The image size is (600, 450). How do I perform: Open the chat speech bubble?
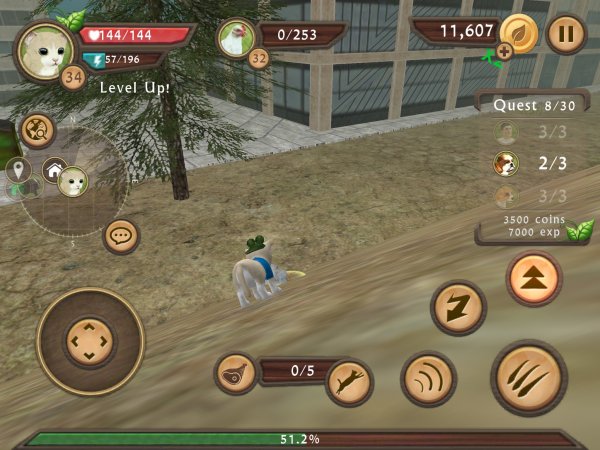[x=122, y=236]
